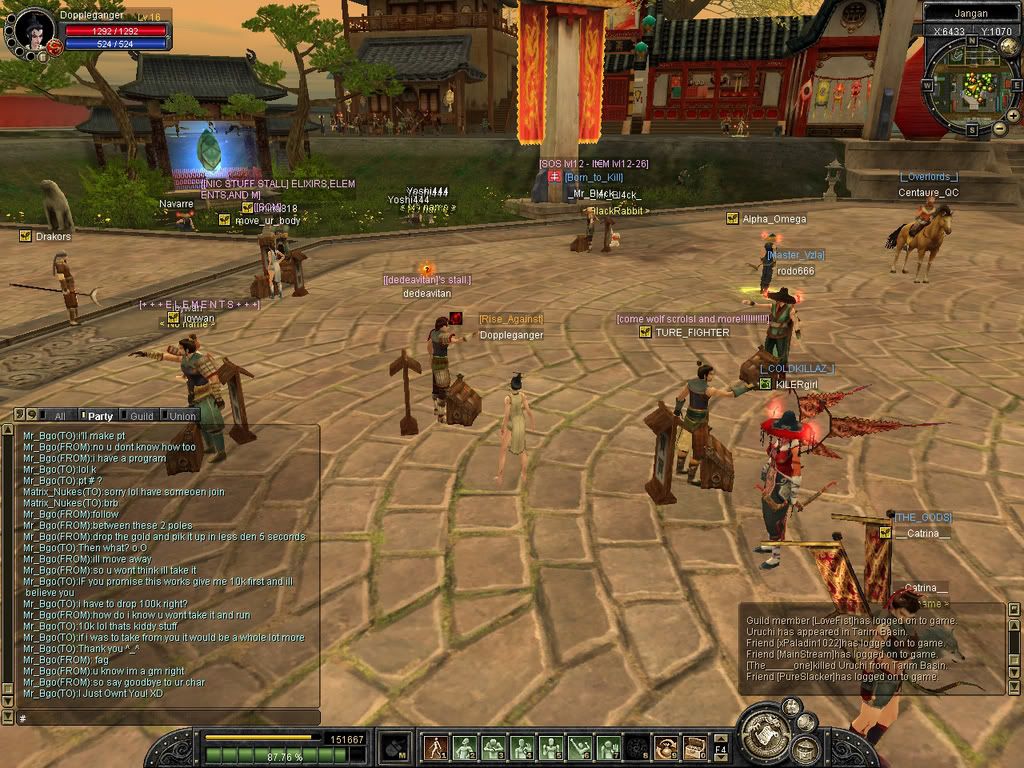
Task: Switch to the All chat tab
Action: tap(60, 416)
